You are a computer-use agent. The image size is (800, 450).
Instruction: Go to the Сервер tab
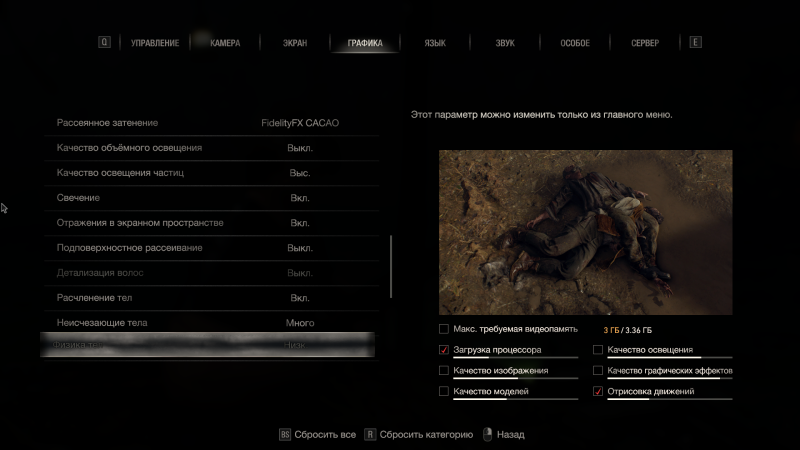point(645,43)
